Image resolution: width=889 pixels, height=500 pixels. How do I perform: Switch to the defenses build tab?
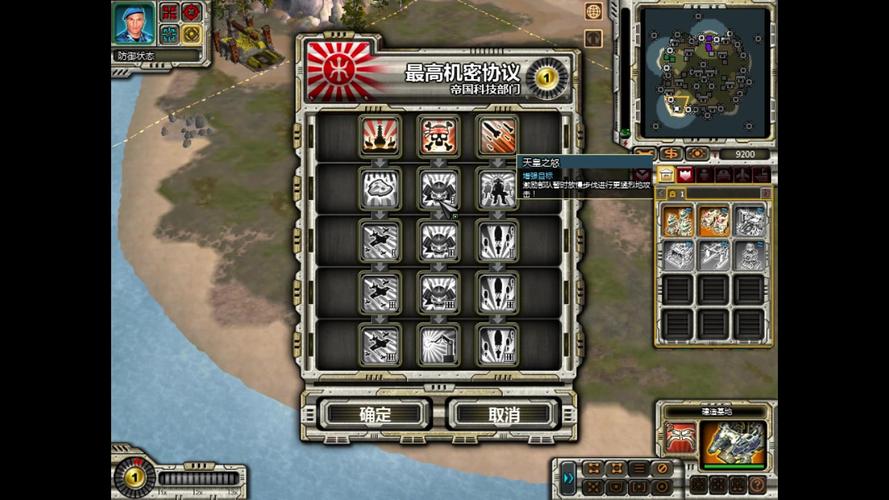(x=685, y=175)
